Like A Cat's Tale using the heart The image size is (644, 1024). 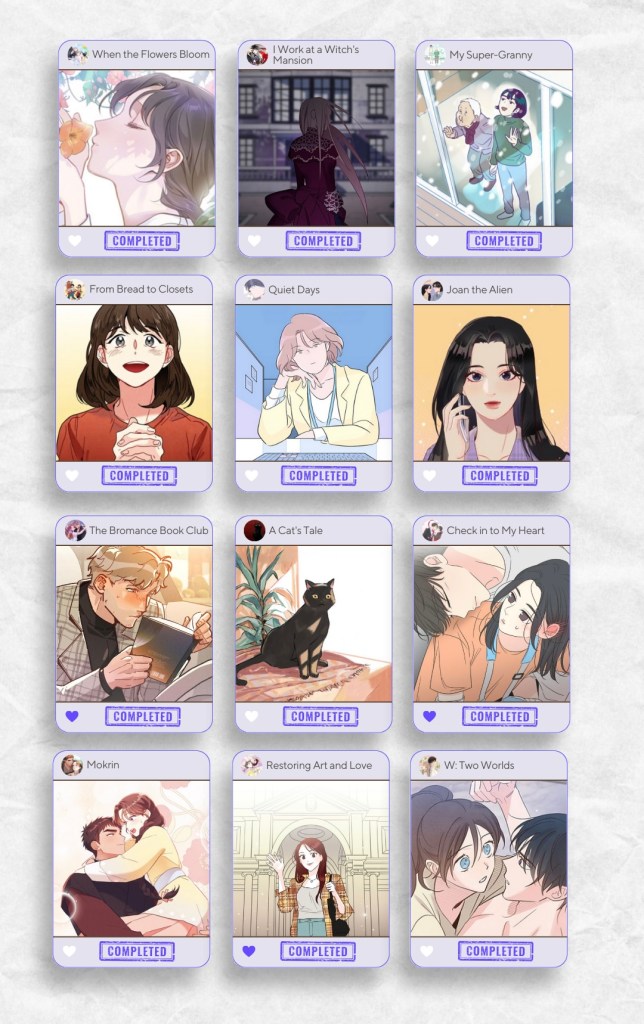pos(251,717)
